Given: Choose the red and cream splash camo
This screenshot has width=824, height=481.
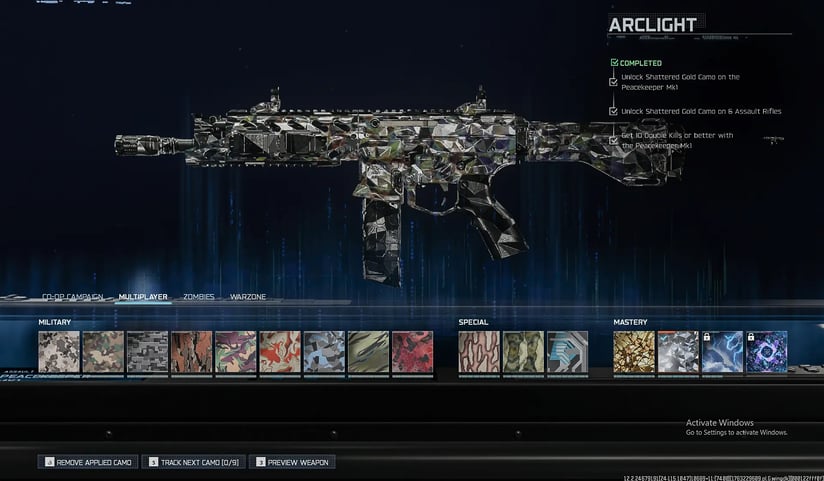Looking at the screenshot, I should (280, 352).
